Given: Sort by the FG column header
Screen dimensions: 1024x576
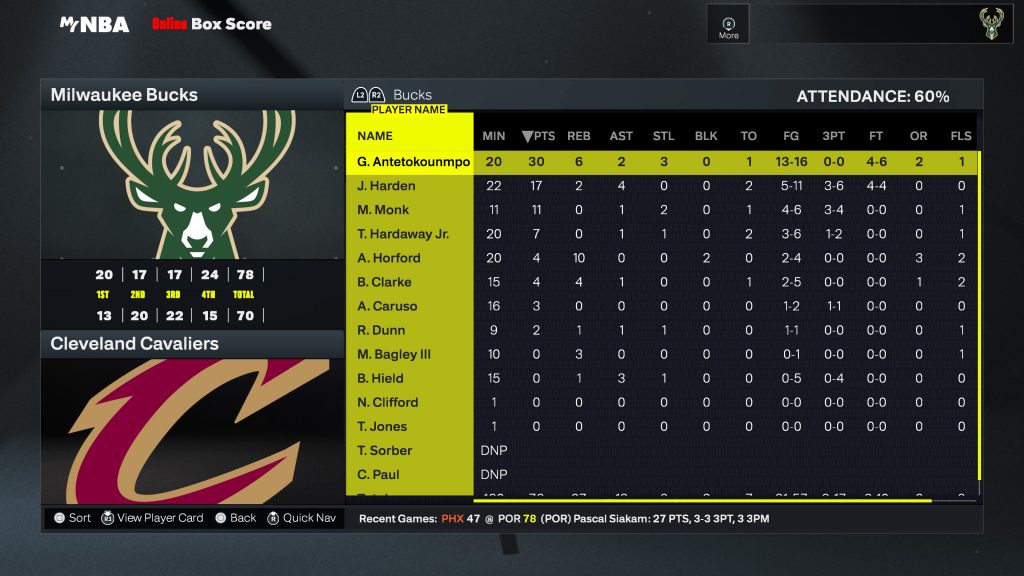Looking at the screenshot, I should click(x=791, y=136).
